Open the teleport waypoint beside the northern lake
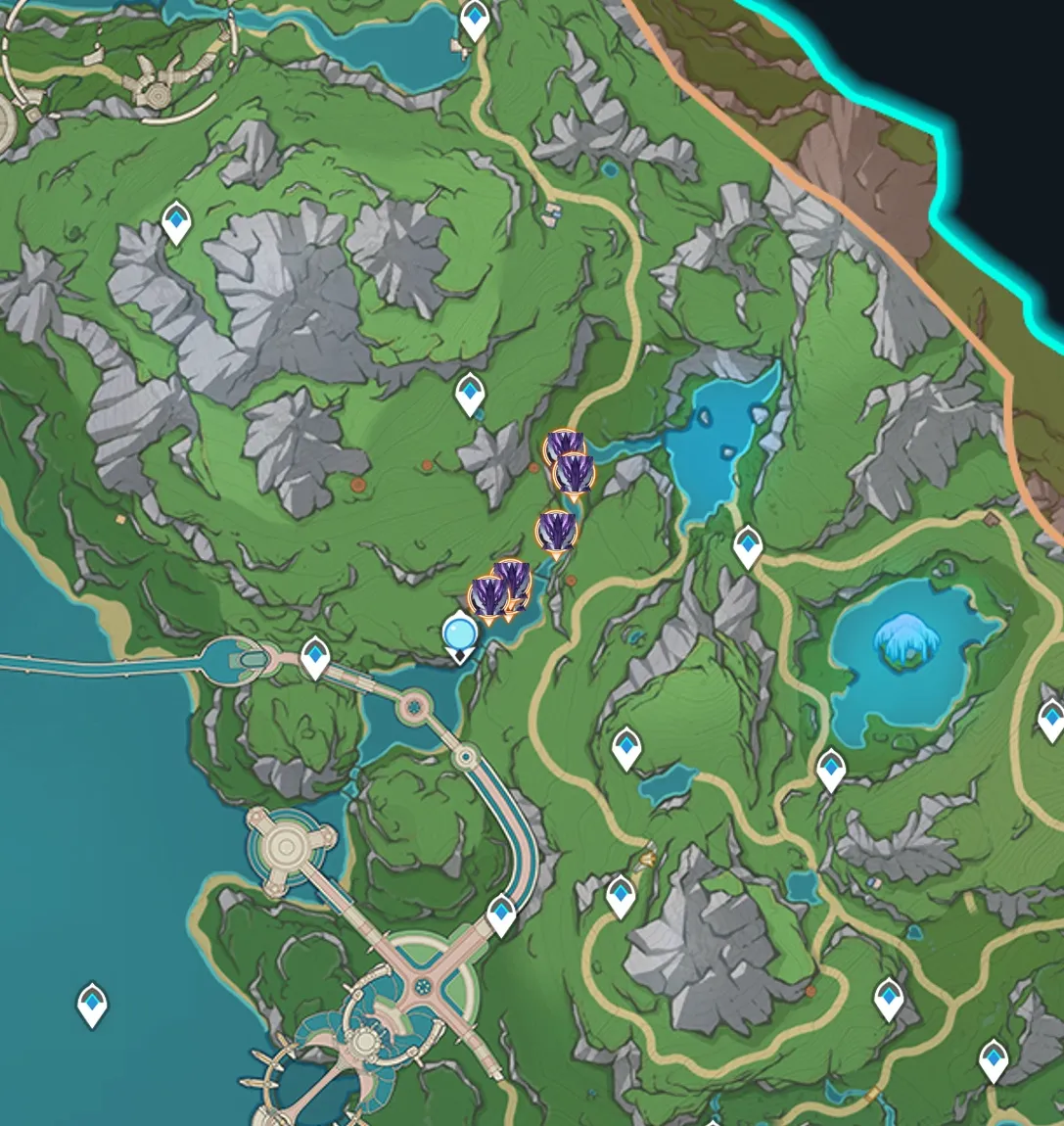 tap(475, 19)
